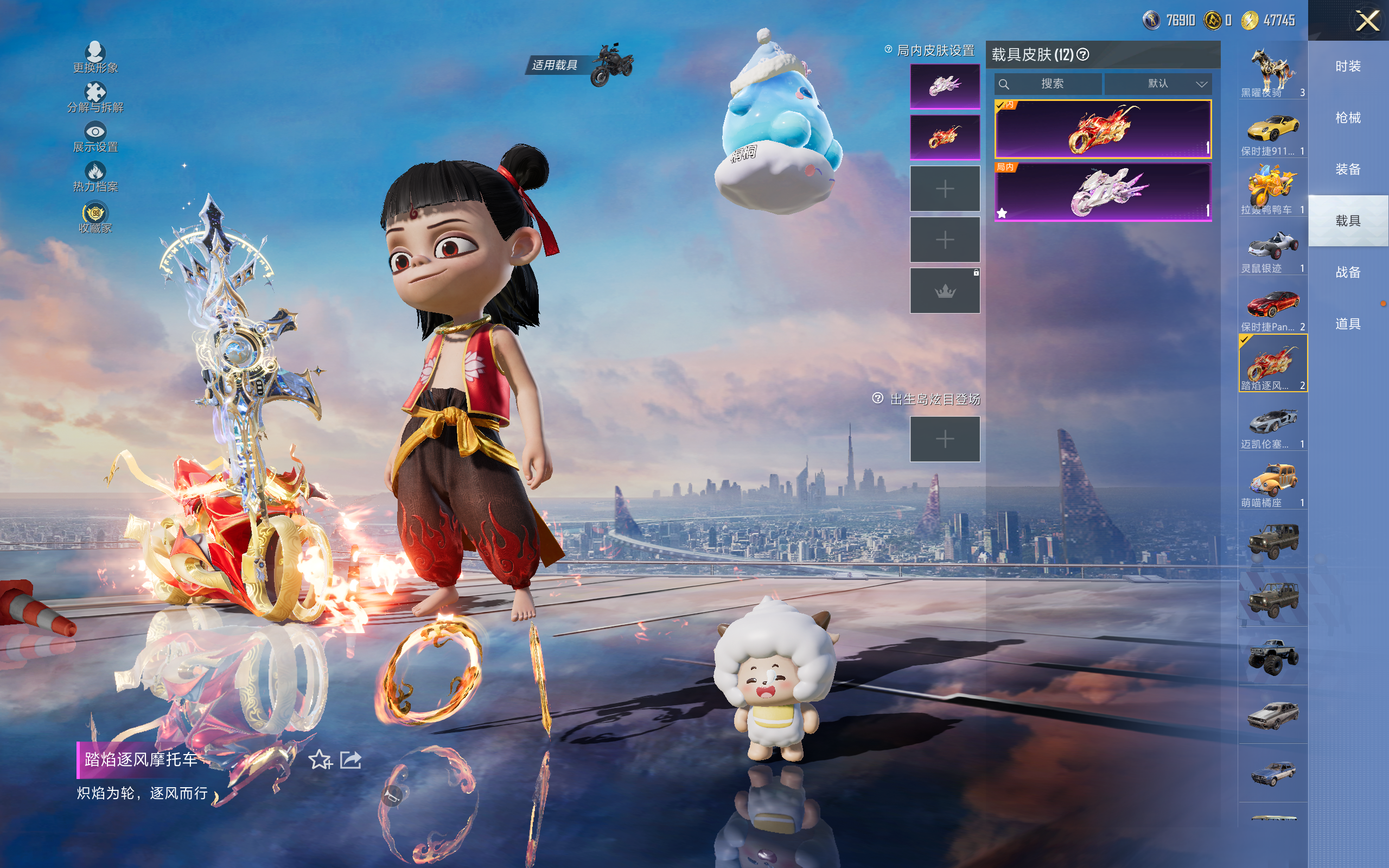Select the 装备 tab
This screenshot has height=868, width=1389.
(1348, 169)
